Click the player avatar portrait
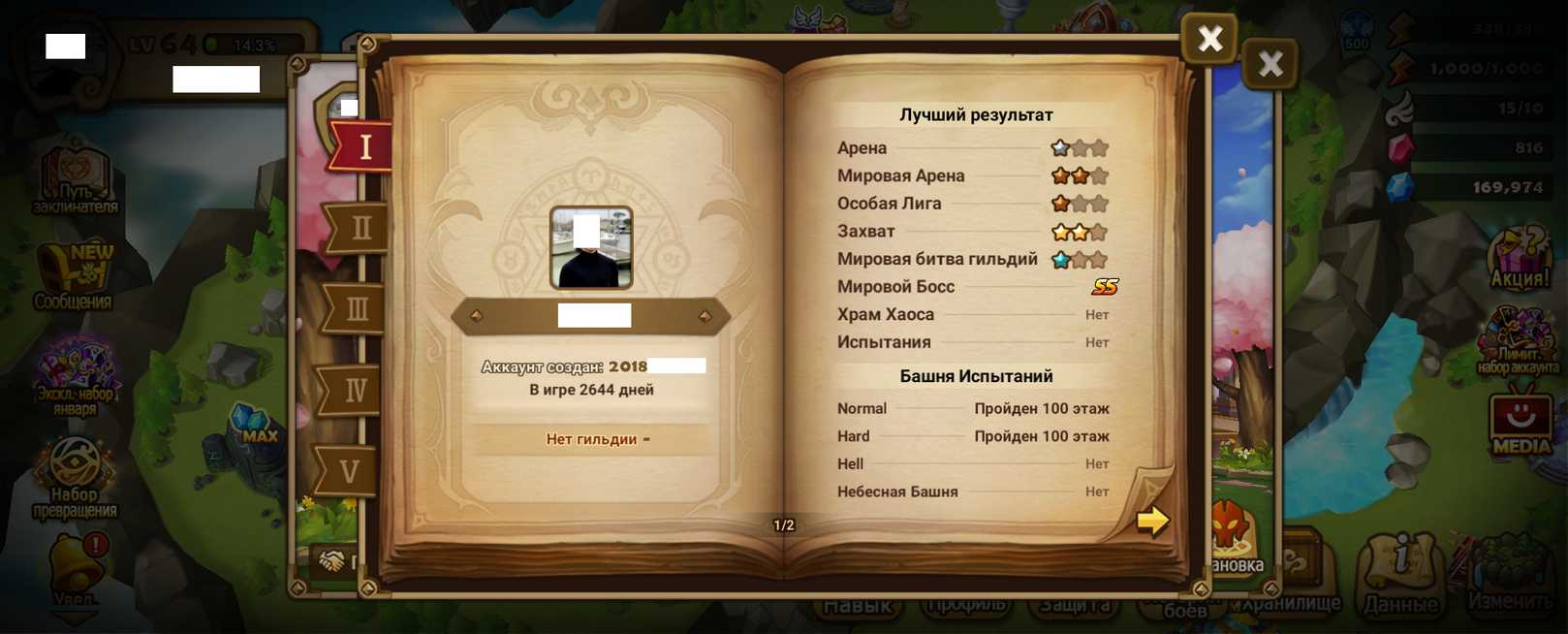 coord(591,247)
